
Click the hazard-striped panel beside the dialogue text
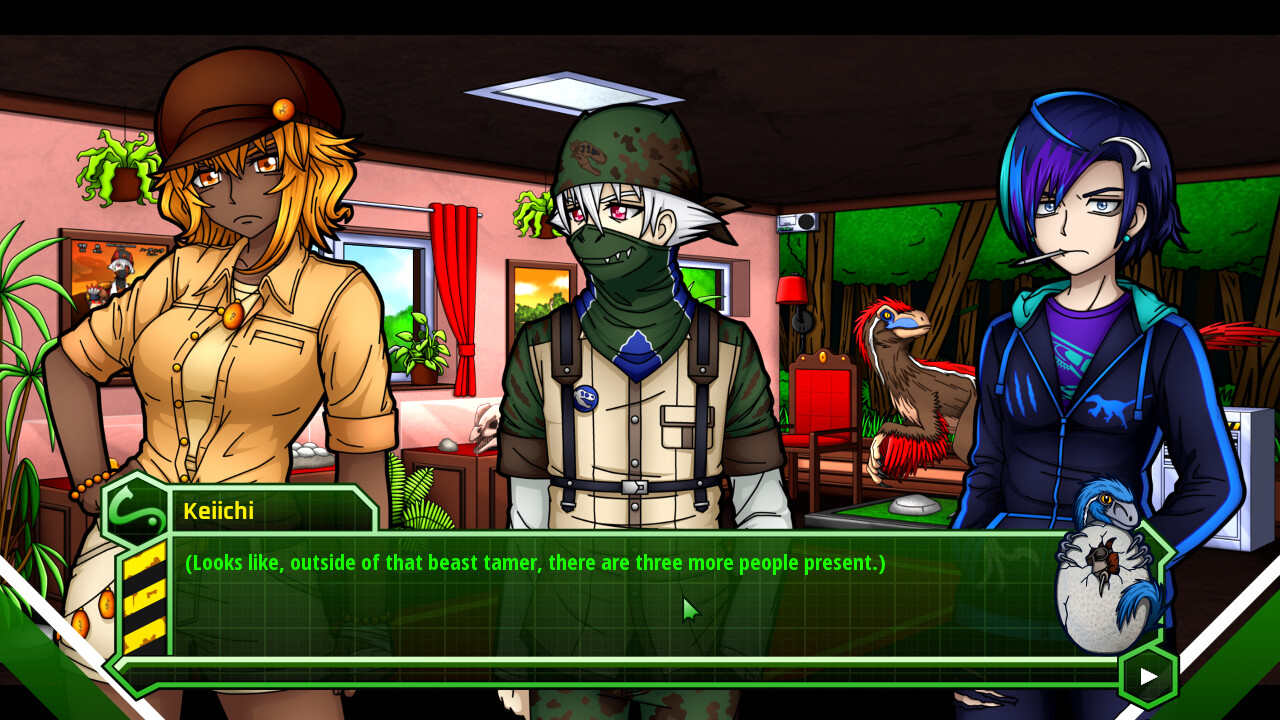coord(143,597)
